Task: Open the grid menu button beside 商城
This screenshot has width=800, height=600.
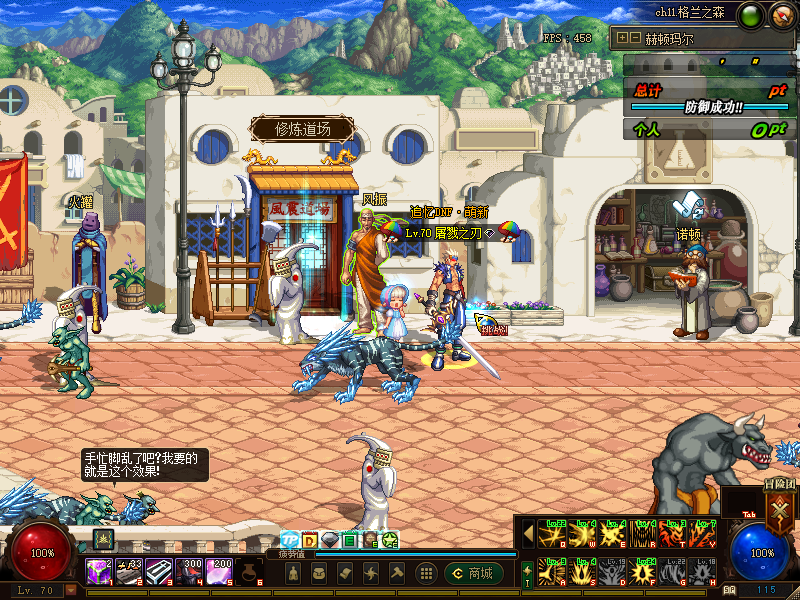Action: pyautogui.click(x=426, y=573)
